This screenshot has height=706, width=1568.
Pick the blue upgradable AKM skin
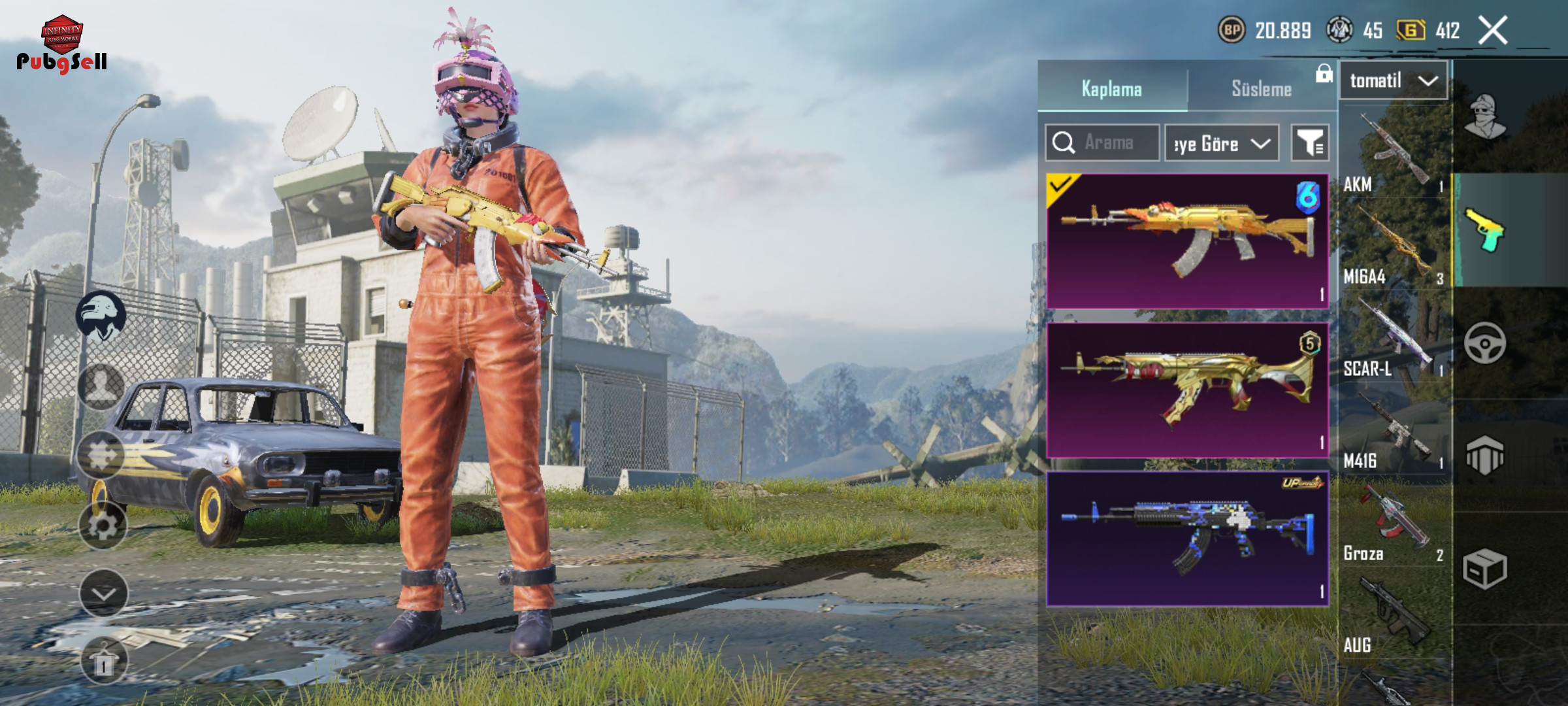(1187, 539)
